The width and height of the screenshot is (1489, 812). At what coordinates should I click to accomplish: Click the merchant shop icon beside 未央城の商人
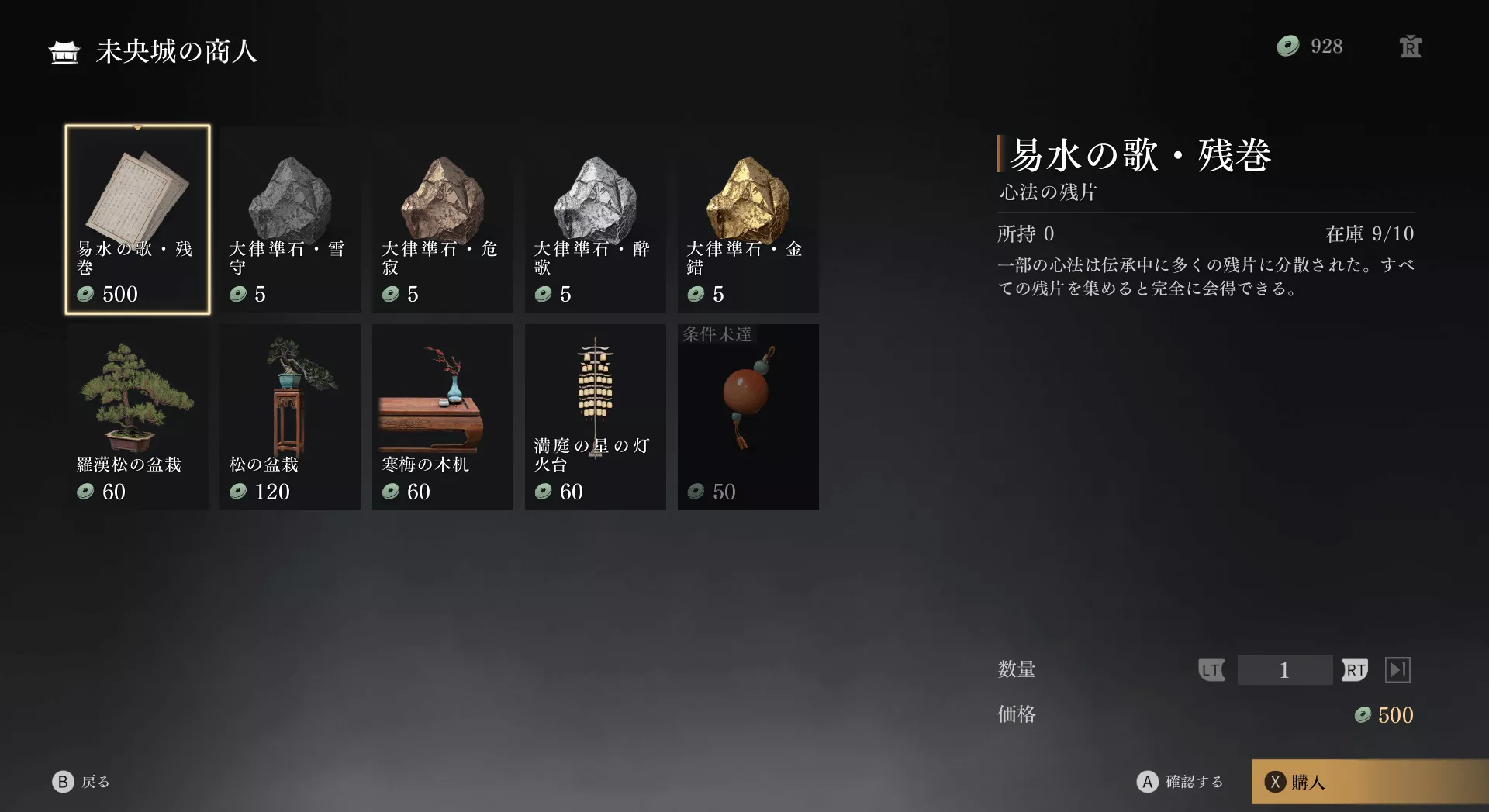[x=63, y=53]
